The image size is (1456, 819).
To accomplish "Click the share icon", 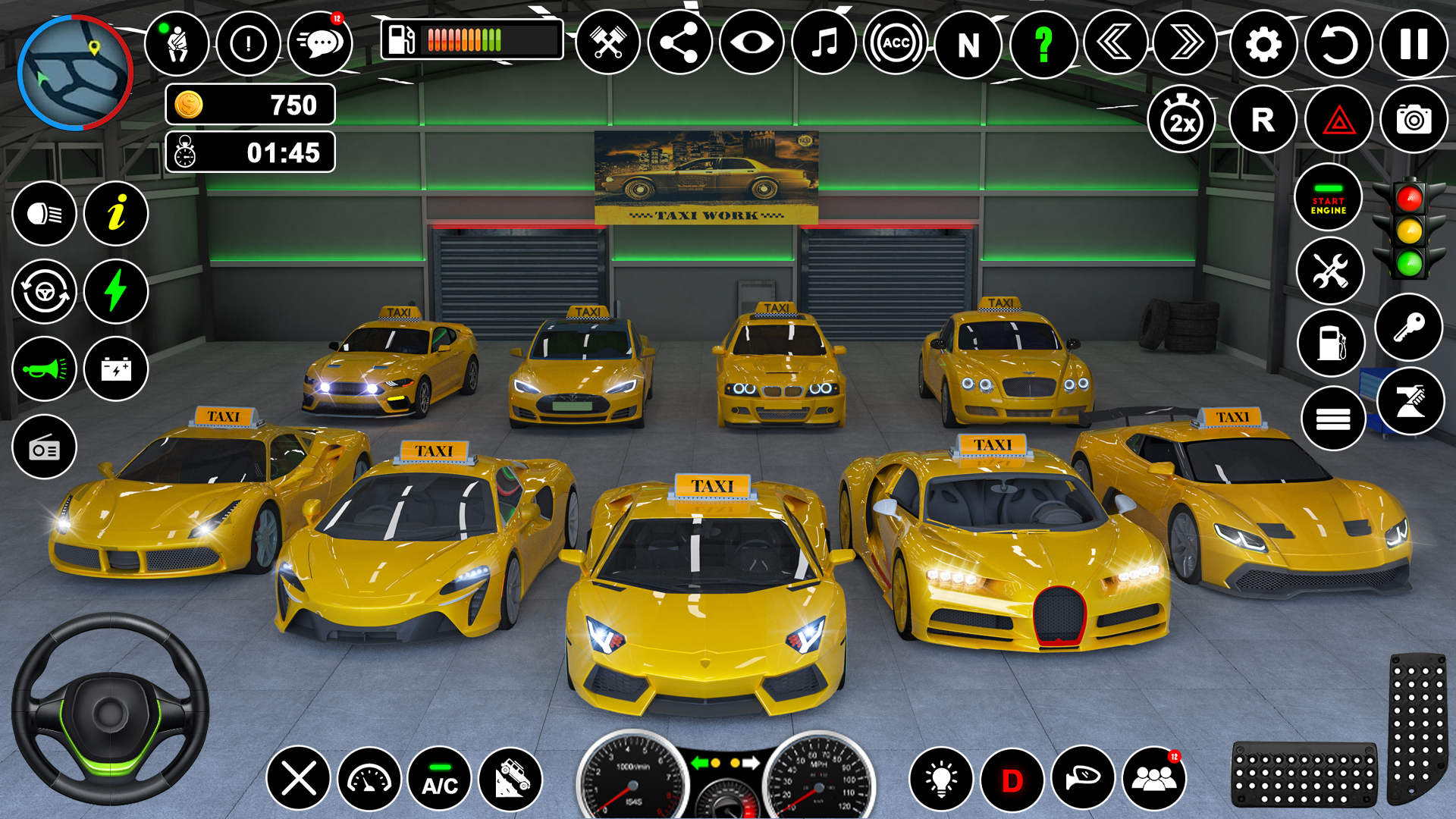I will click(x=679, y=42).
